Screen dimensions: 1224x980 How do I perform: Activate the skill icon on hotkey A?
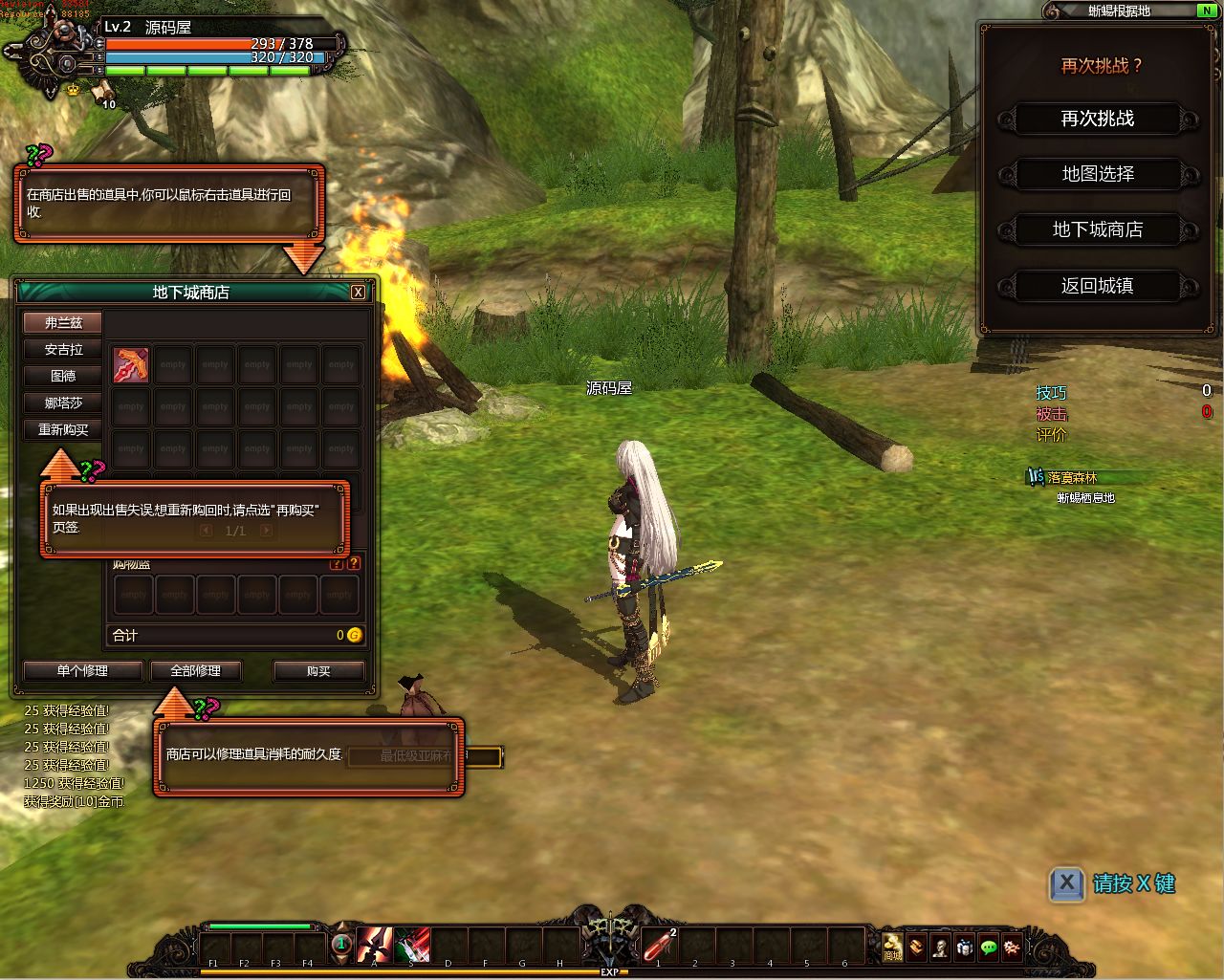(374, 946)
